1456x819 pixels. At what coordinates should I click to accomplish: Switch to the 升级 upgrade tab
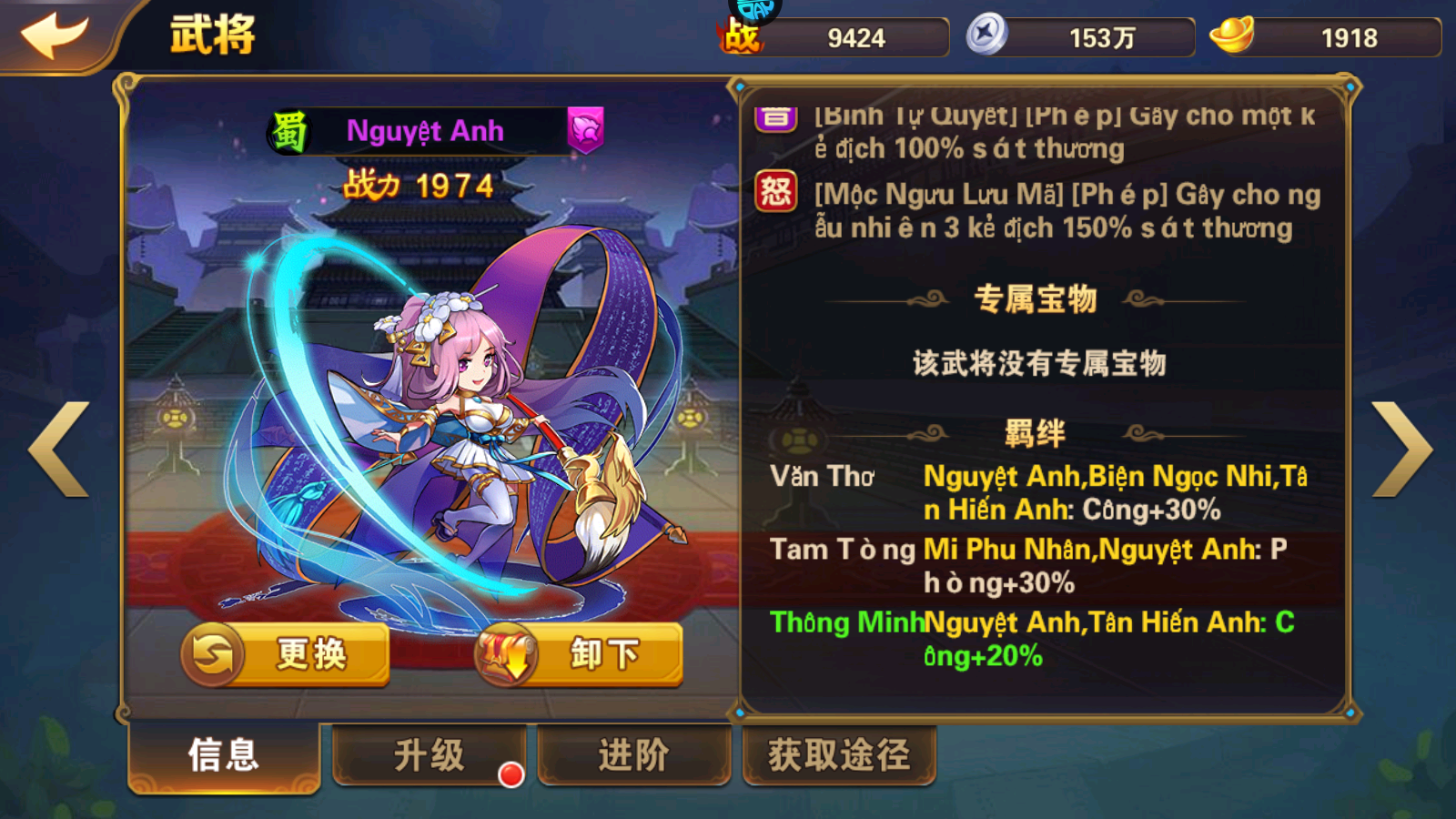(428, 755)
